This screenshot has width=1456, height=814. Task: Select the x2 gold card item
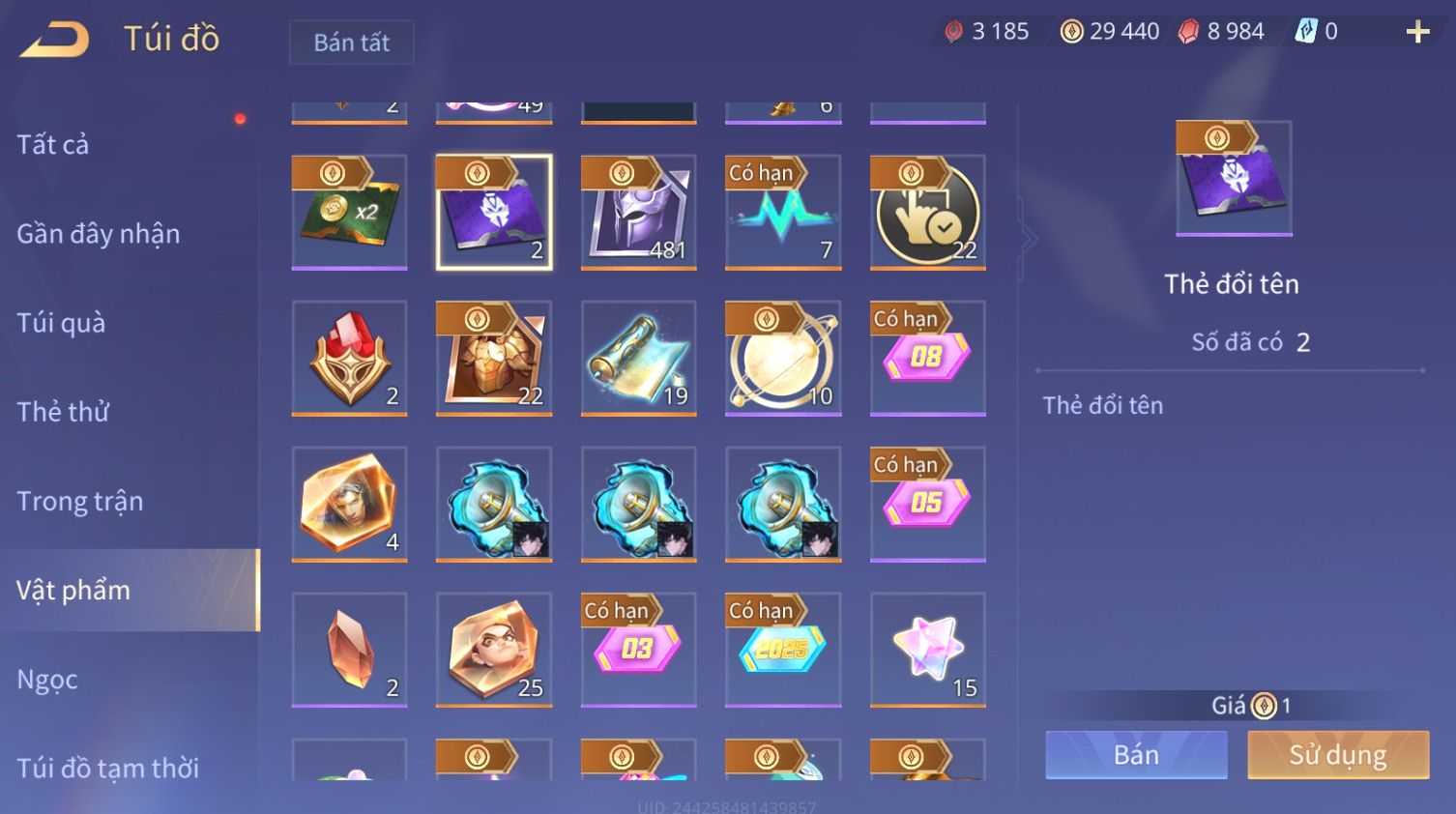tap(349, 212)
